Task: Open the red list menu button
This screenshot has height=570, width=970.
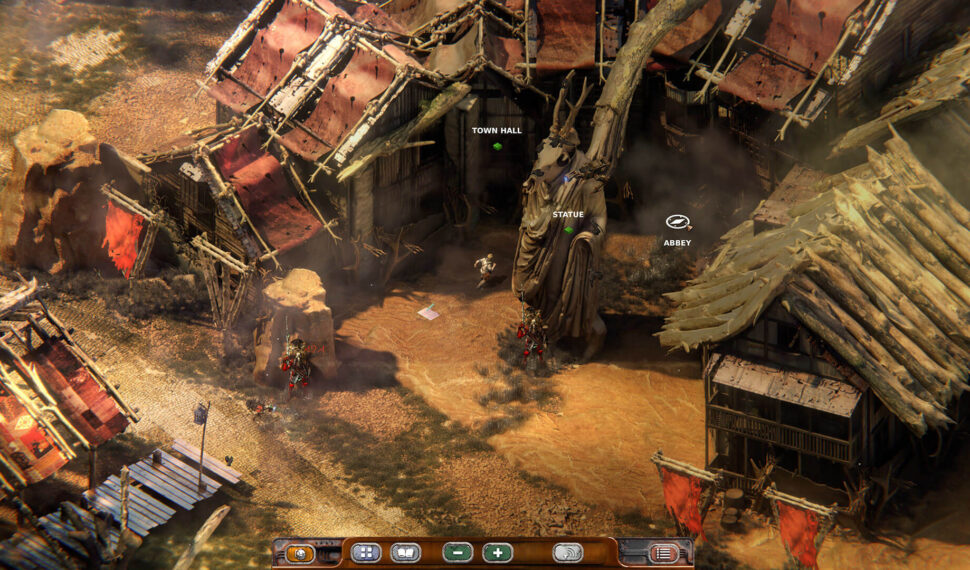Action: [x=663, y=553]
